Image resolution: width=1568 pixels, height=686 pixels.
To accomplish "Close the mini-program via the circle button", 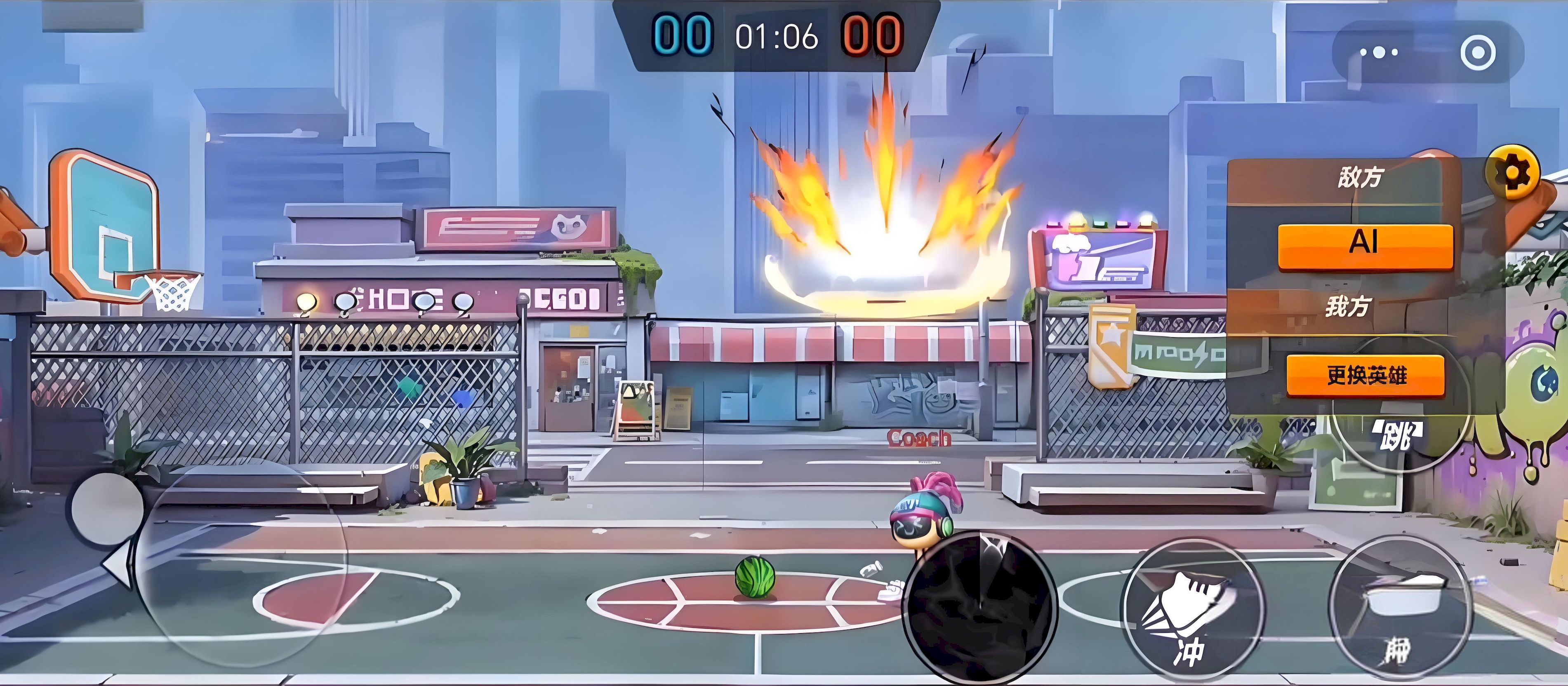I will click(x=1477, y=52).
